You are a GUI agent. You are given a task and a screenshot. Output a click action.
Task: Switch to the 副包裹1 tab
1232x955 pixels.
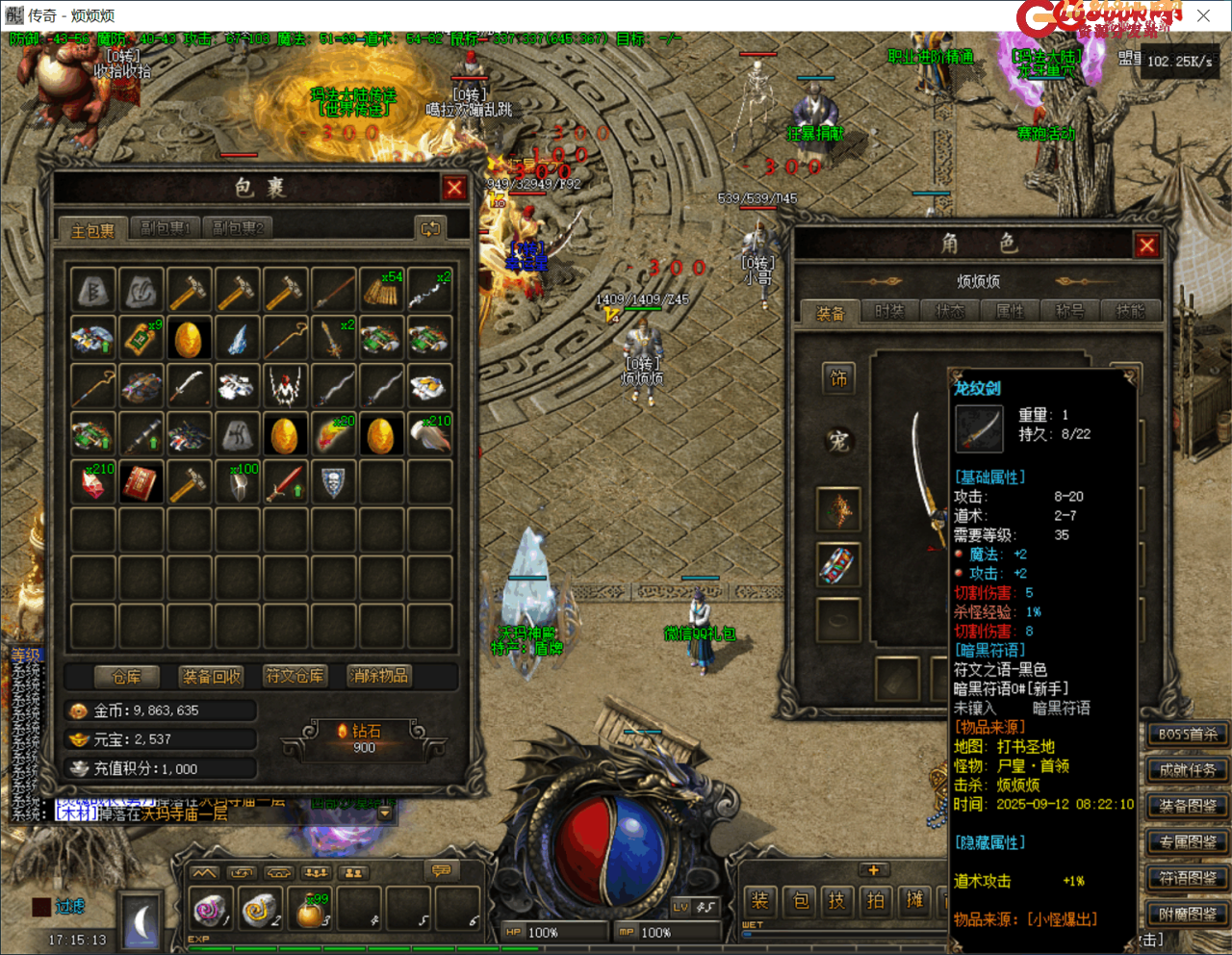point(166,228)
